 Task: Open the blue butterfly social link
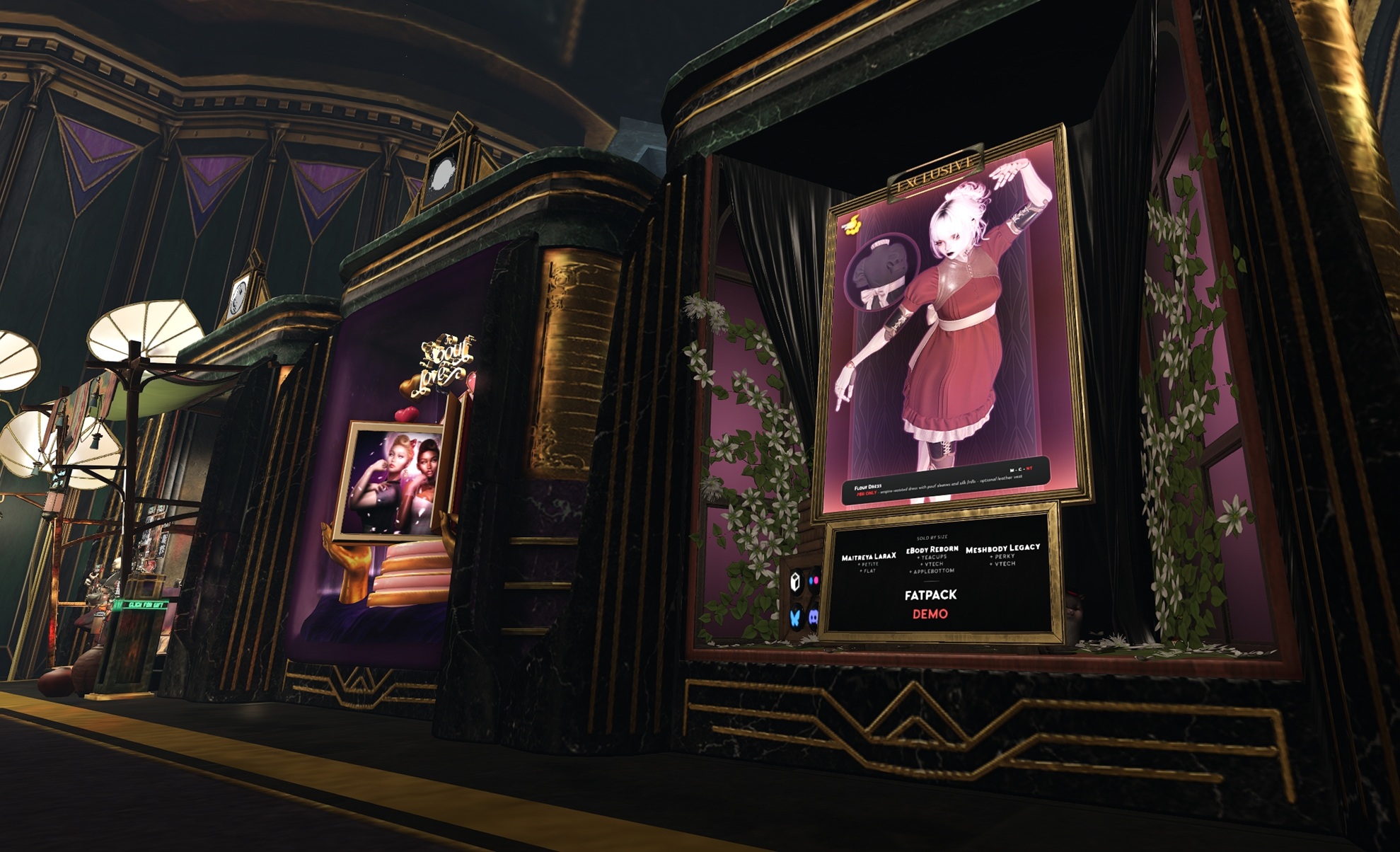pyautogui.click(x=795, y=618)
